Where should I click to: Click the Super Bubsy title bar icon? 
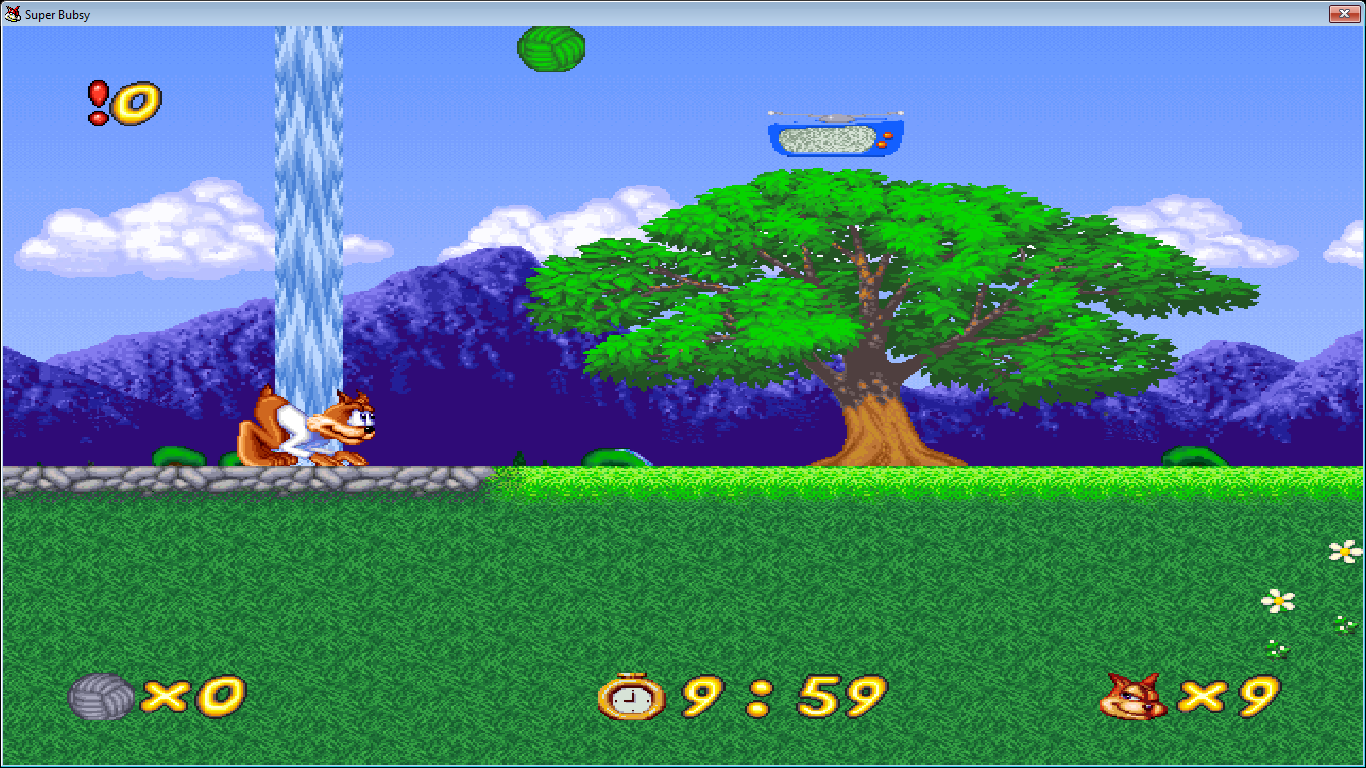[x=12, y=13]
